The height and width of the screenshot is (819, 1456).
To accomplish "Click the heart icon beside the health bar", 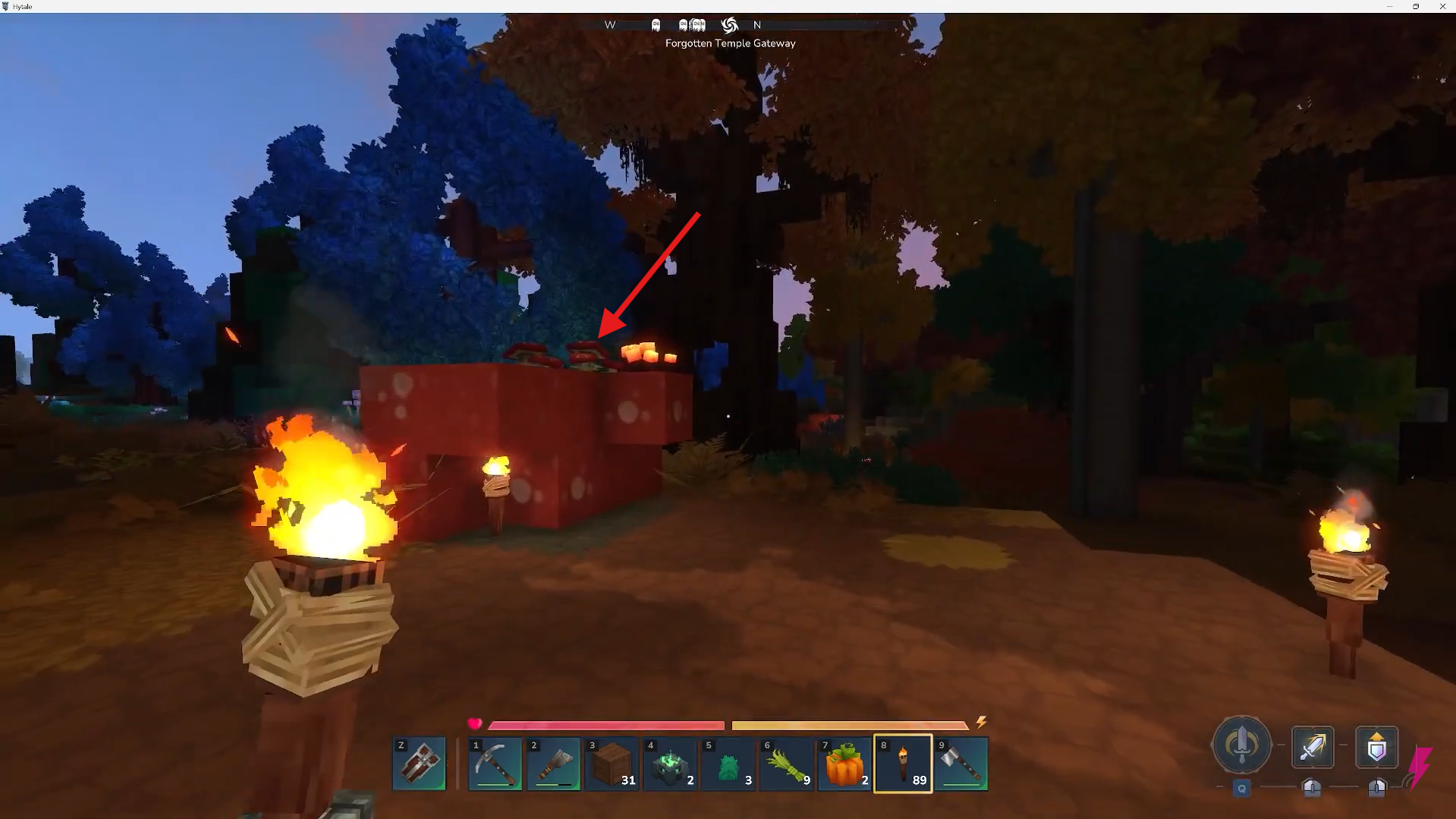I will [x=475, y=723].
